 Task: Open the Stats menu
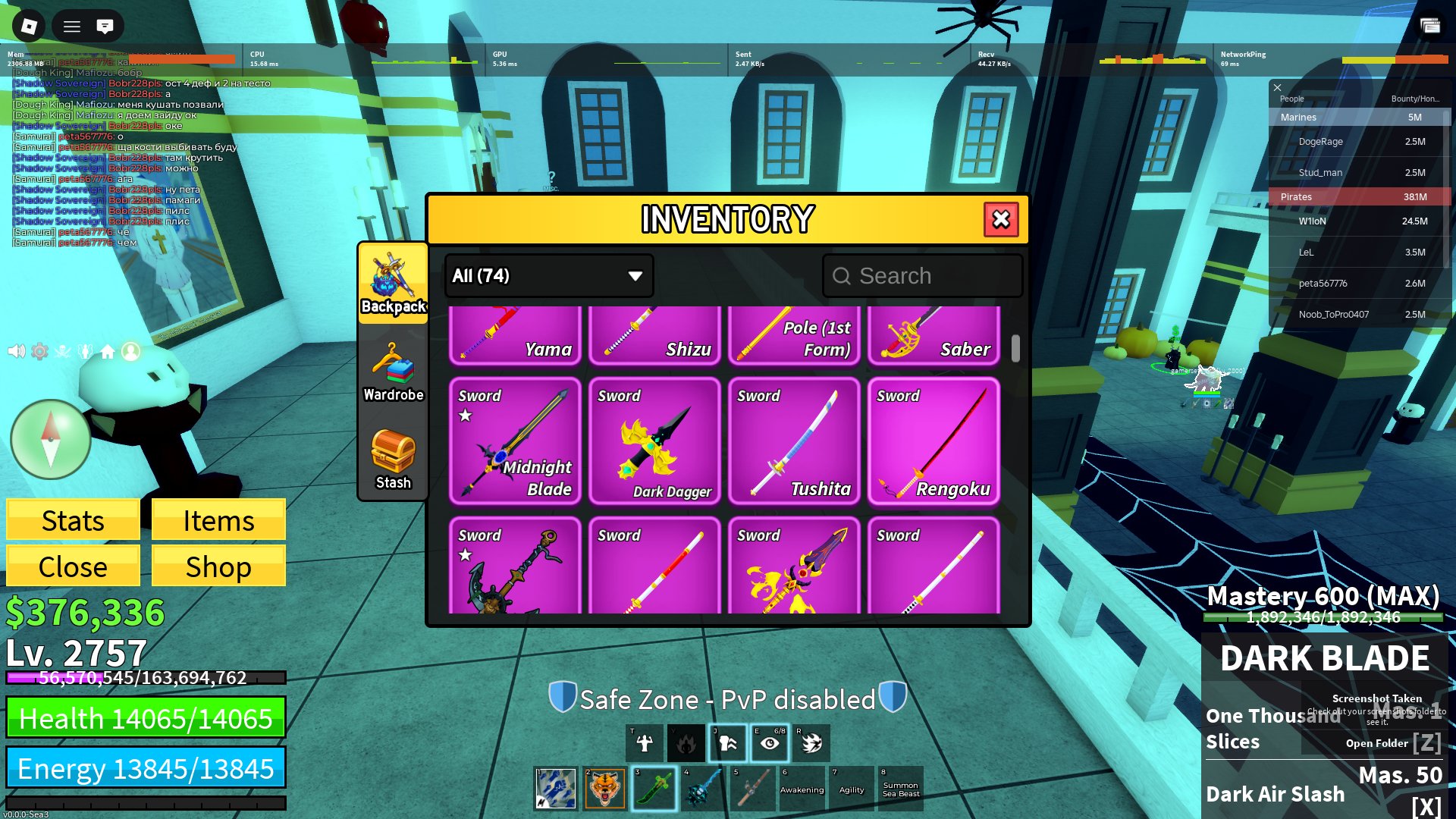73,520
